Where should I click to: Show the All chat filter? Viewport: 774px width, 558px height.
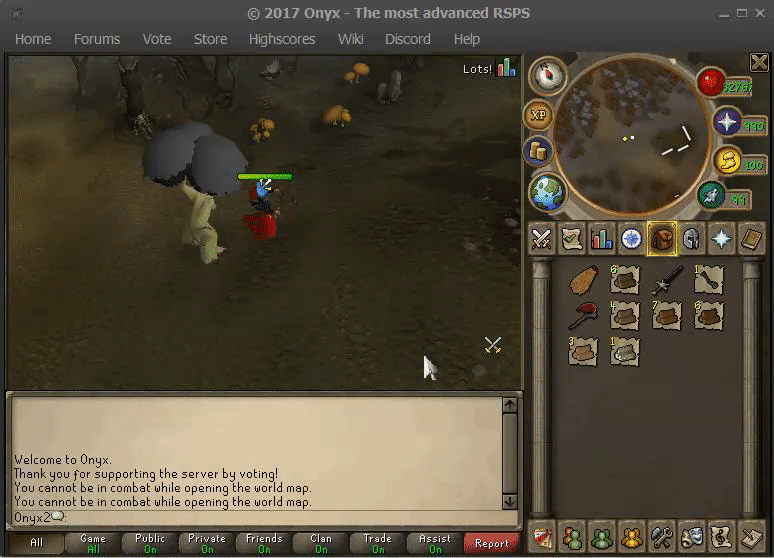(x=36, y=543)
